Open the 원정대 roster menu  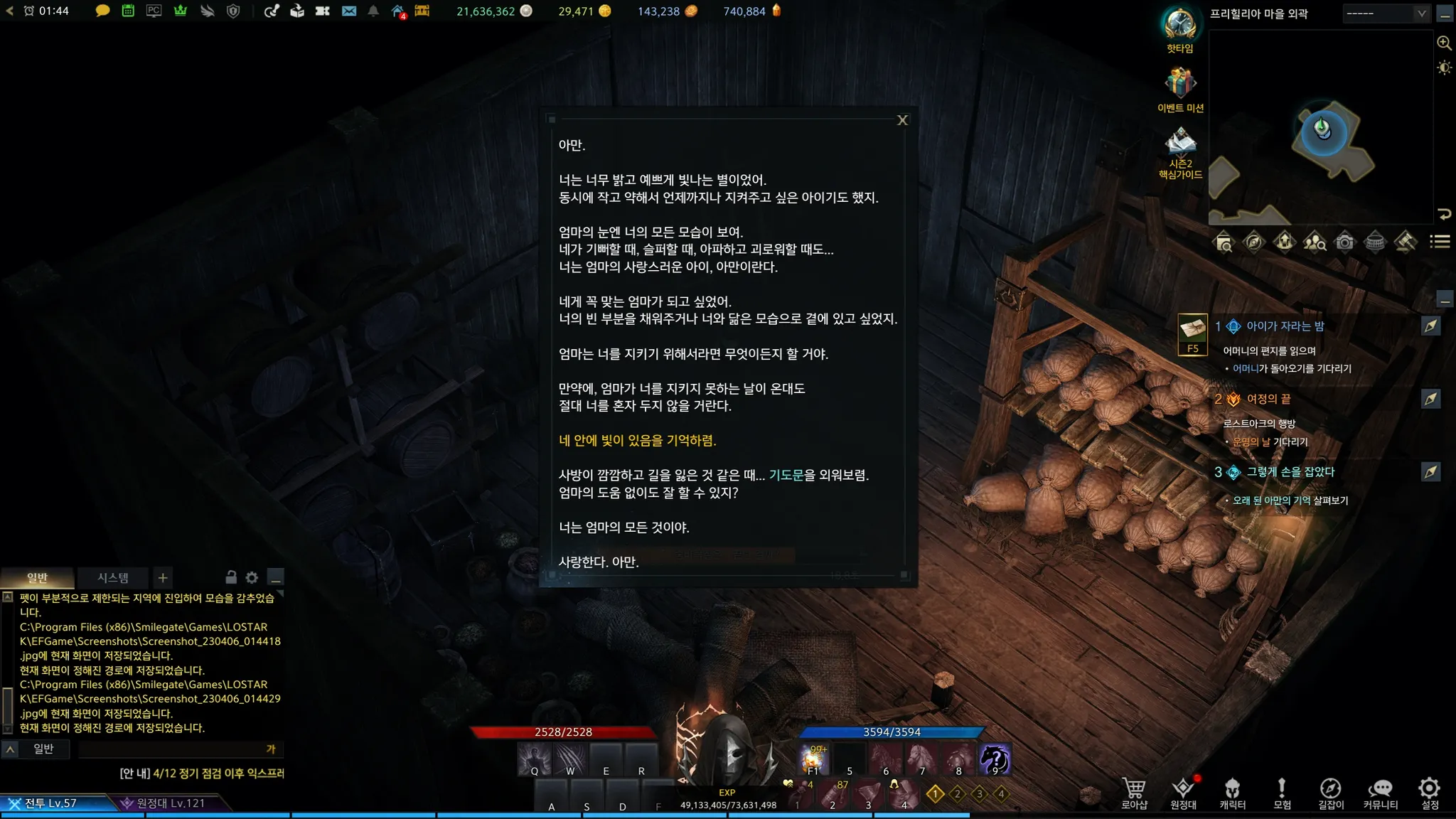[x=1183, y=792]
